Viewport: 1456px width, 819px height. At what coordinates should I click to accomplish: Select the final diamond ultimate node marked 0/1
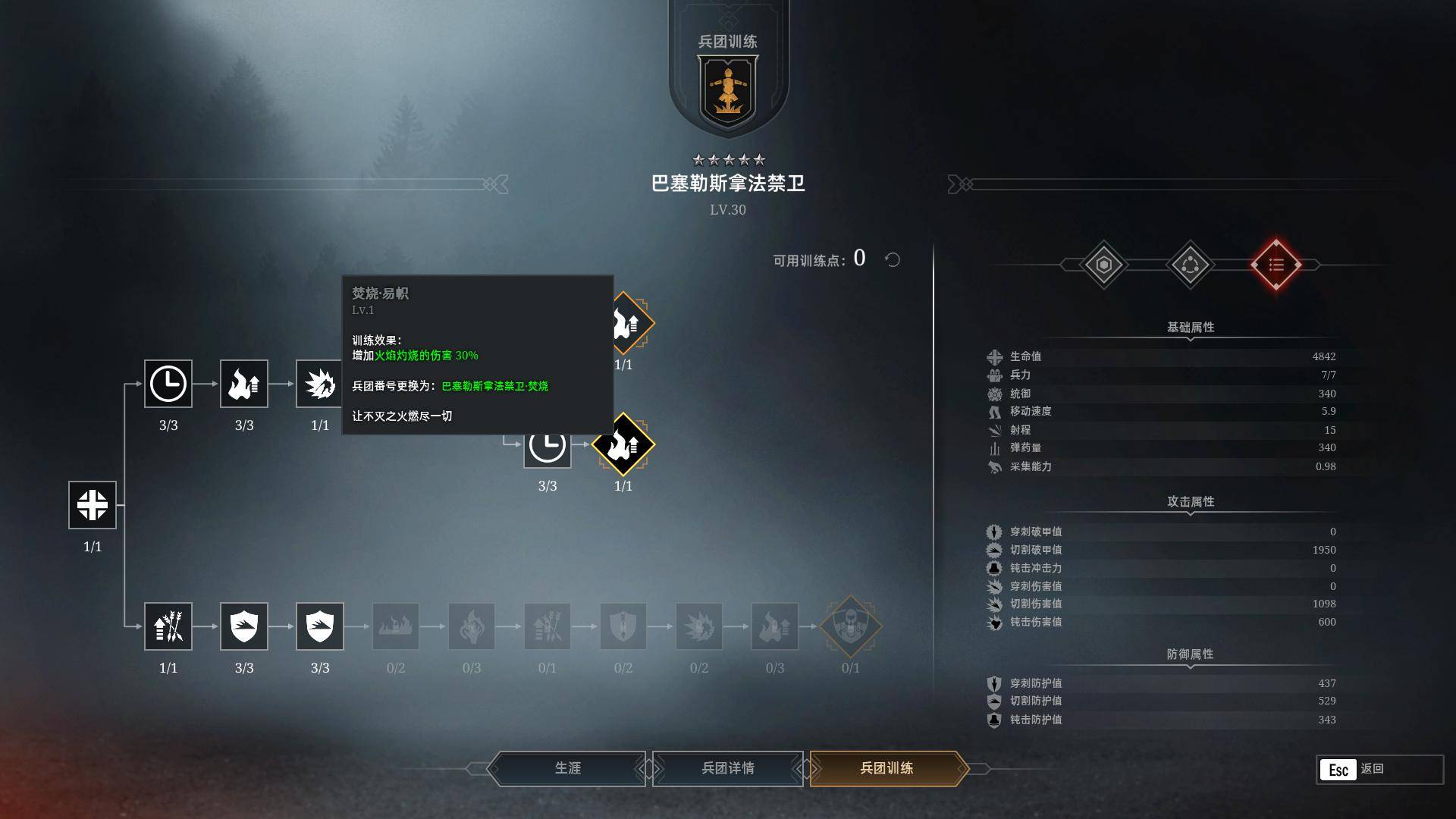(850, 626)
